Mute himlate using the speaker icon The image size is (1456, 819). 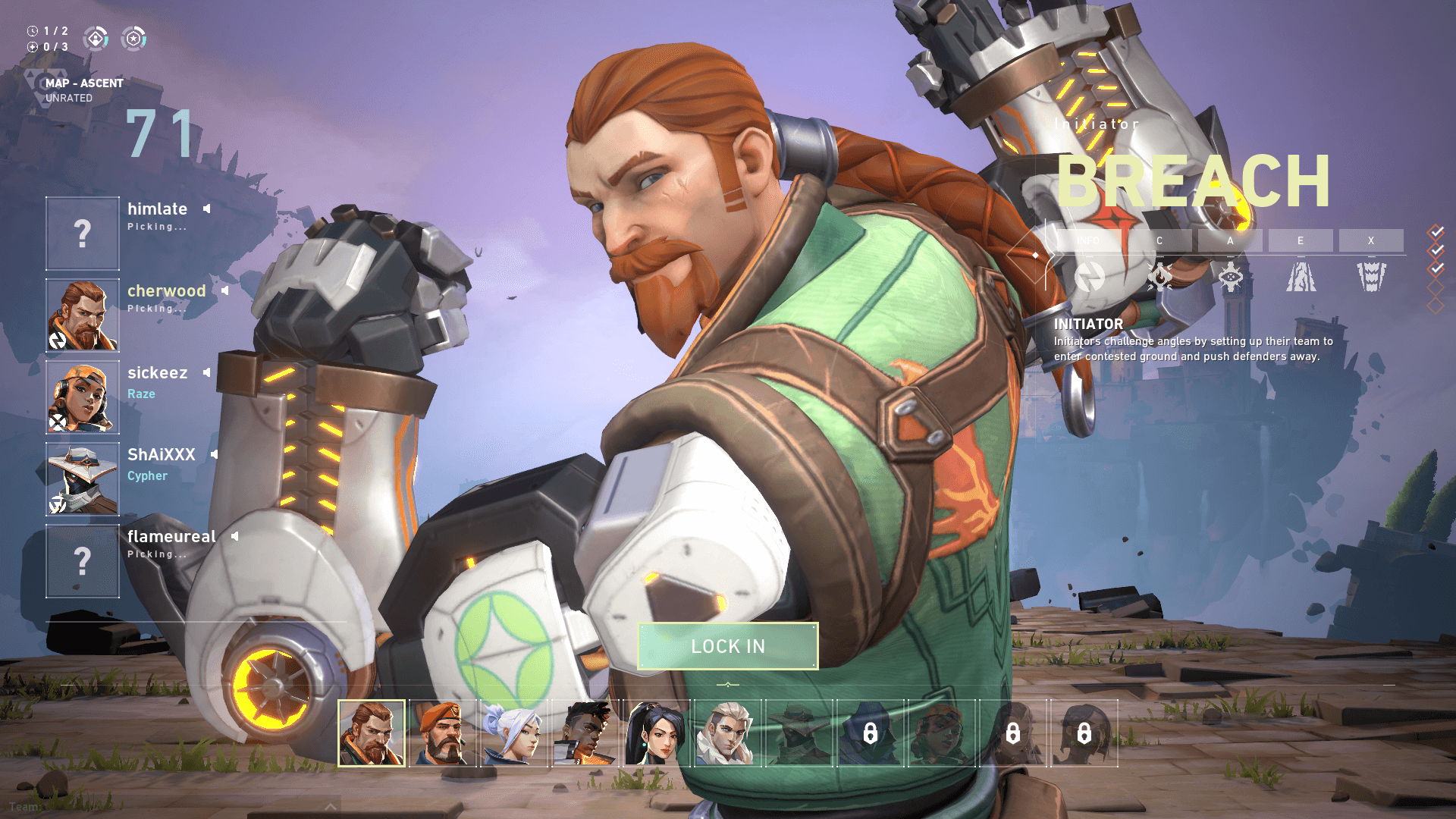207,209
